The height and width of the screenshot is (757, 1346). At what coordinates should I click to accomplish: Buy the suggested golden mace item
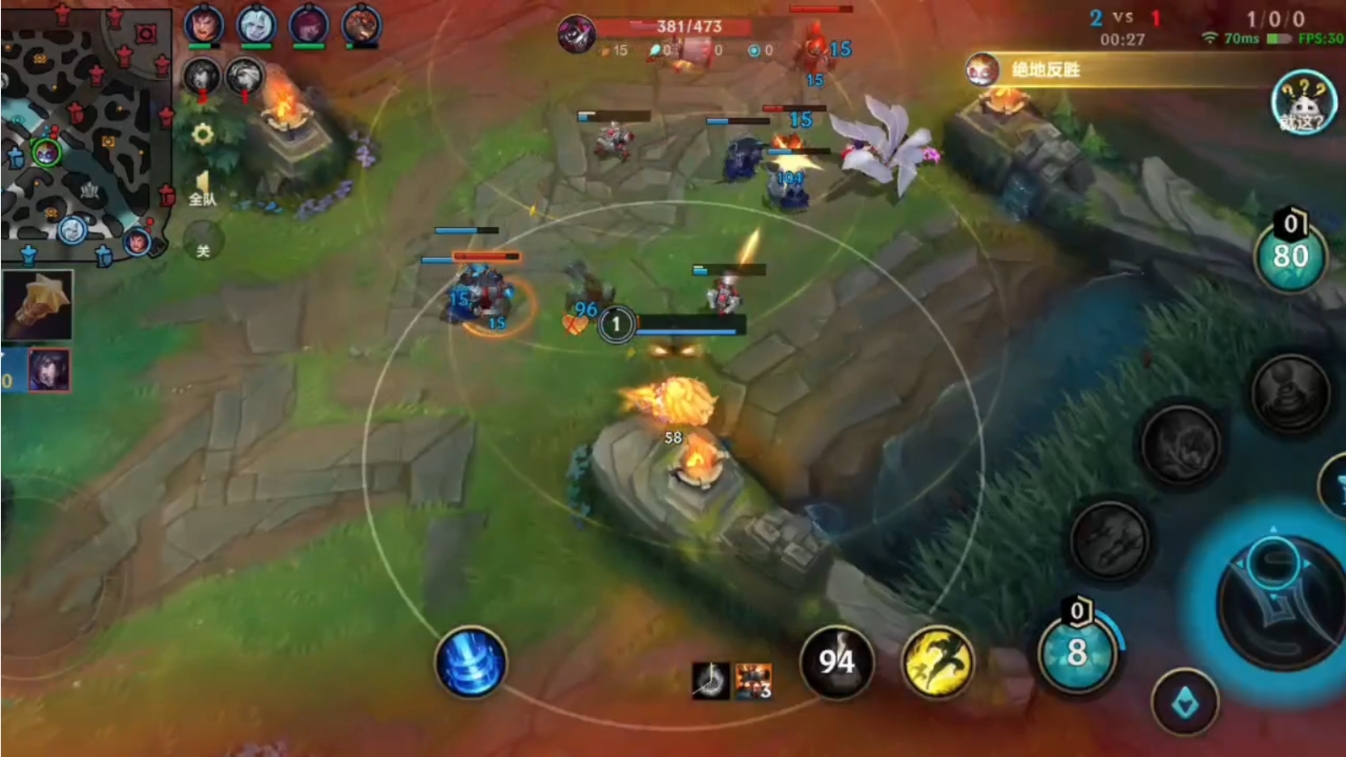(x=38, y=305)
